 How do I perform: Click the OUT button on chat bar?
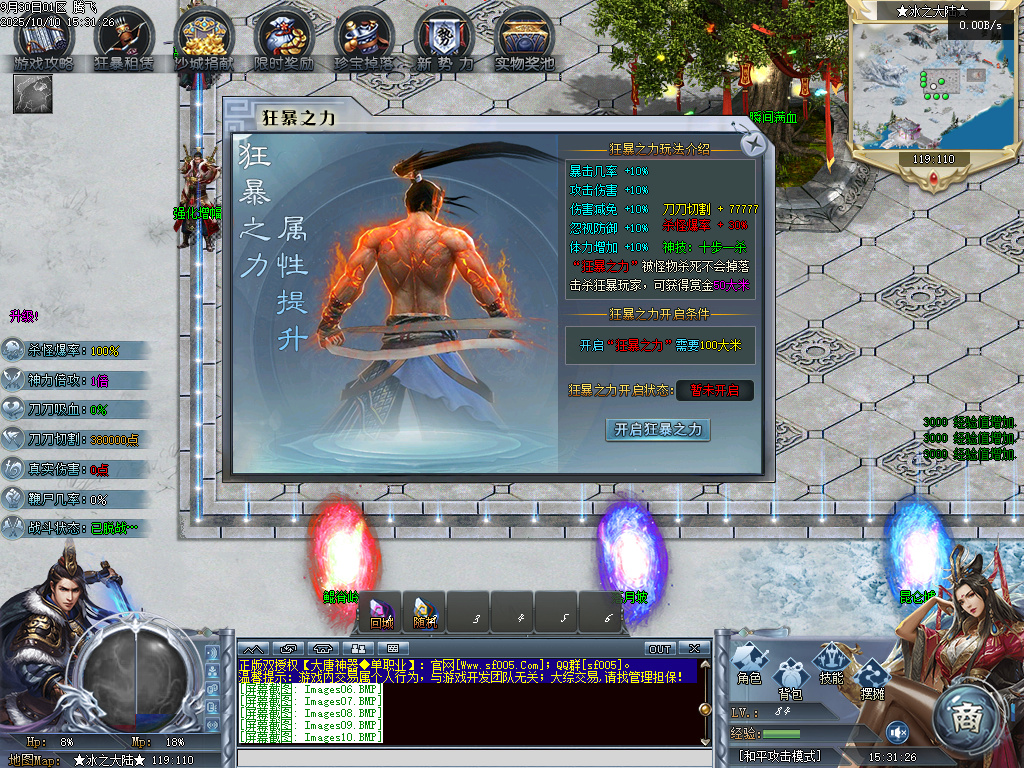click(x=660, y=649)
